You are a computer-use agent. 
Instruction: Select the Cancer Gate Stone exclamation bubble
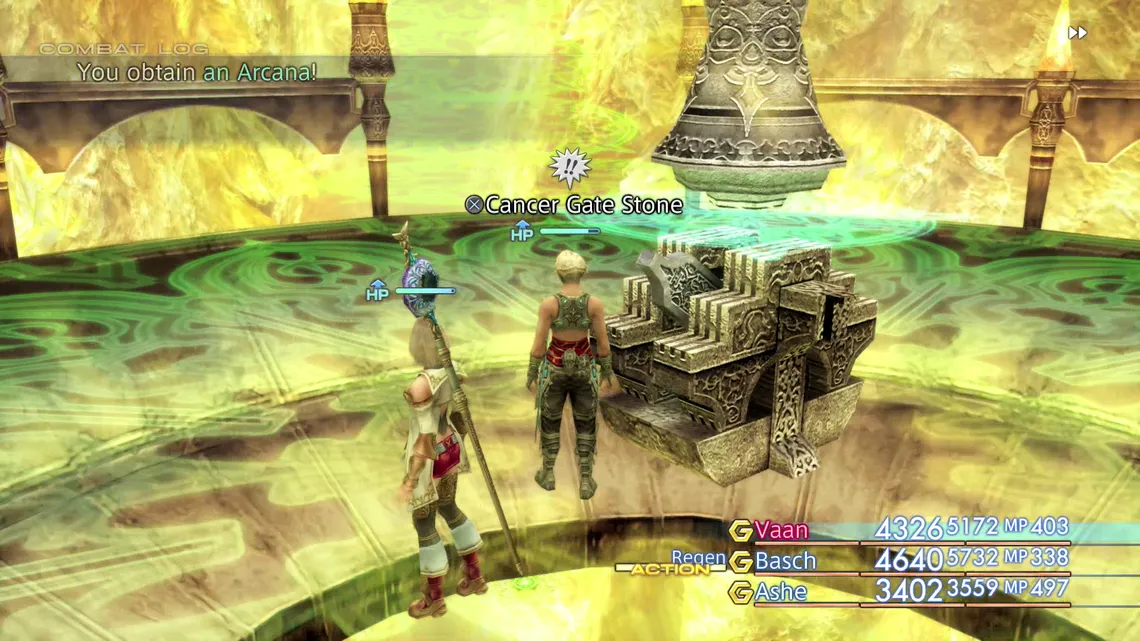(x=570, y=168)
